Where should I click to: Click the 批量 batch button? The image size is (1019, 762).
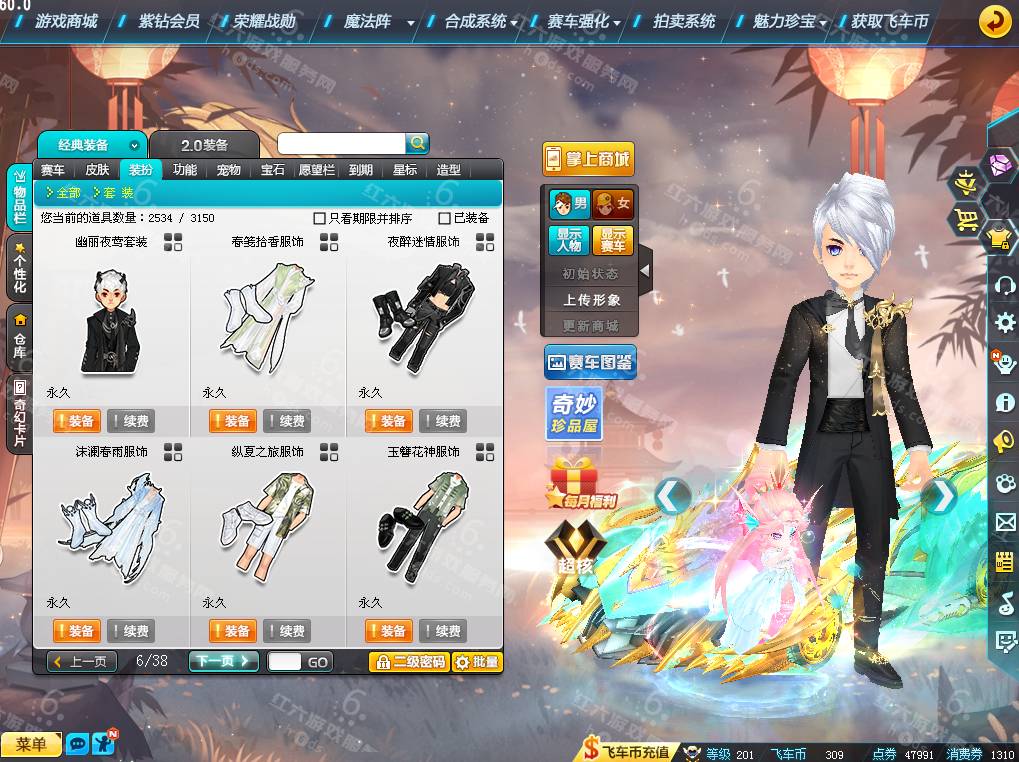pos(476,662)
